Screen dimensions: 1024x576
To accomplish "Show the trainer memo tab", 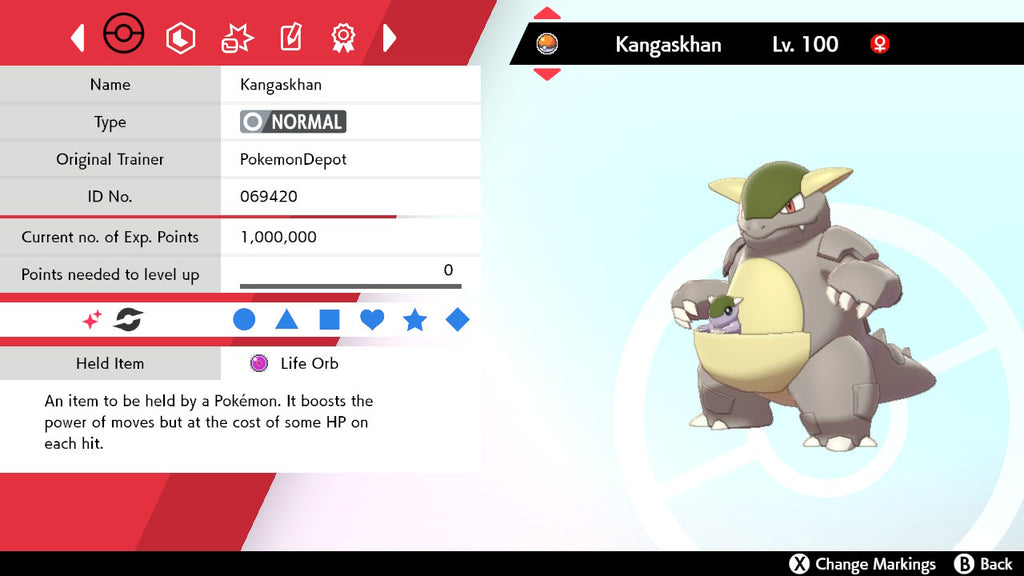I will pos(290,38).
